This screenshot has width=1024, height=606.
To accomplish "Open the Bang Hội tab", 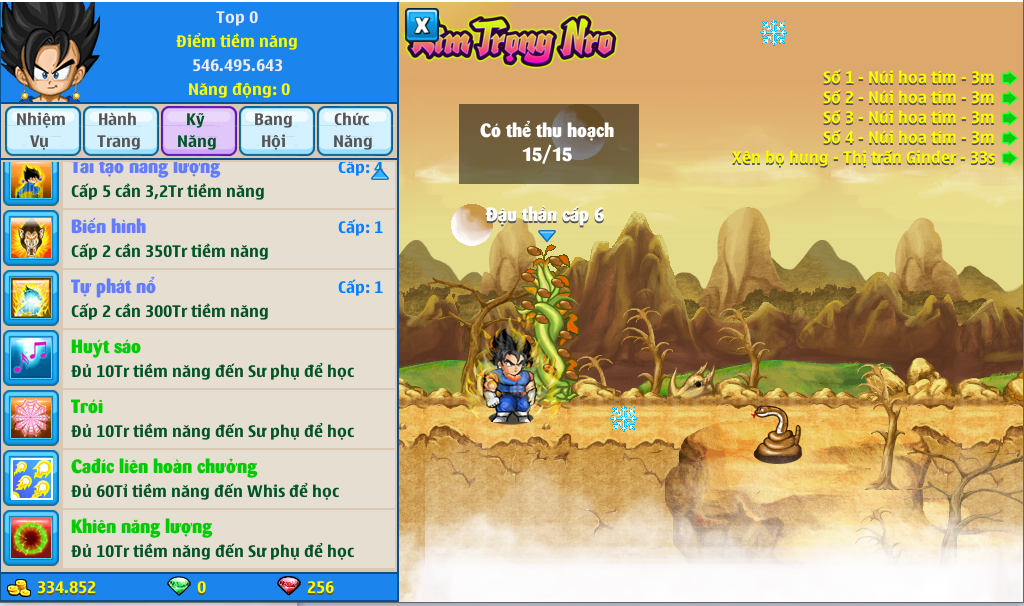I will pyautogui.click(x=274, y=130).
